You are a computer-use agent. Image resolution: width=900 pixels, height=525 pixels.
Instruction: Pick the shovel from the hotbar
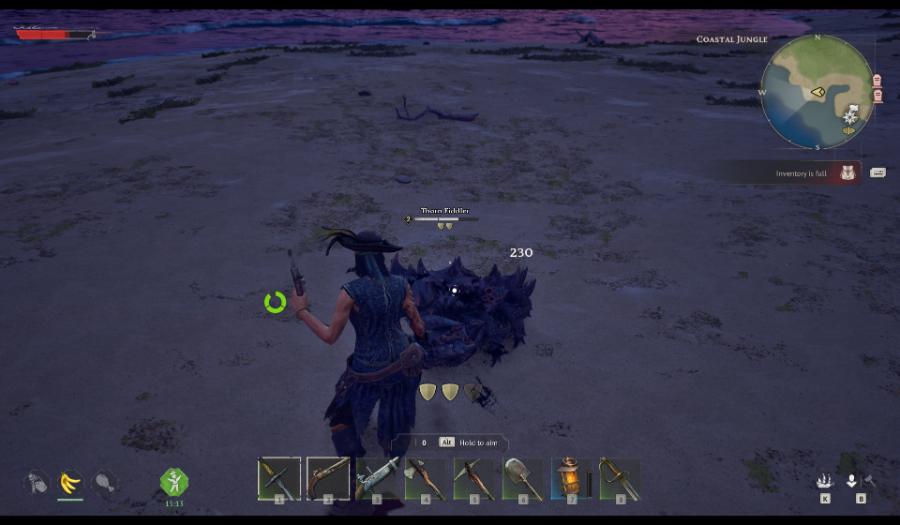click(x=523, y=479)
